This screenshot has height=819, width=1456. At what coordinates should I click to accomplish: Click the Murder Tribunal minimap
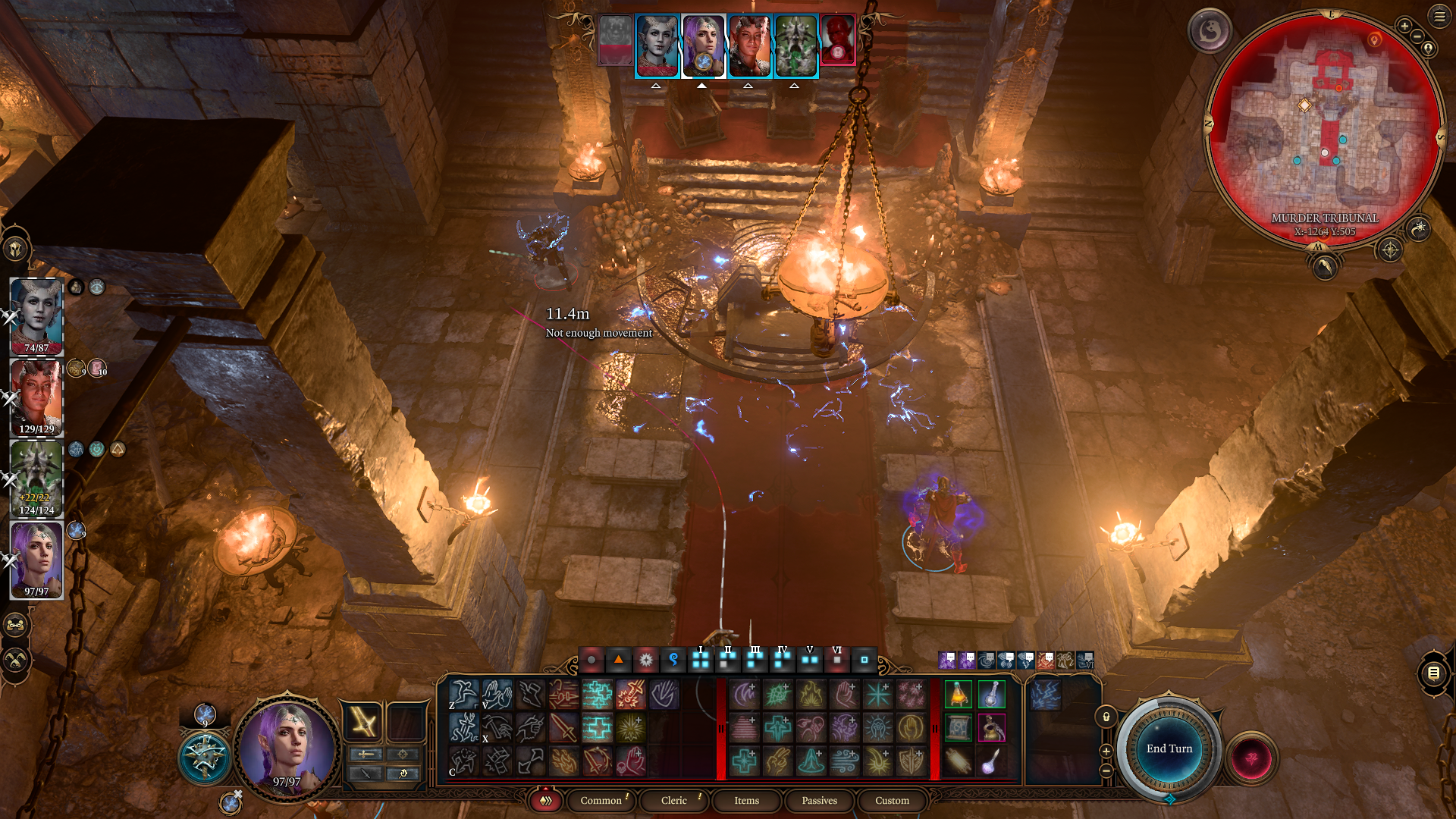click(1324, 129)
